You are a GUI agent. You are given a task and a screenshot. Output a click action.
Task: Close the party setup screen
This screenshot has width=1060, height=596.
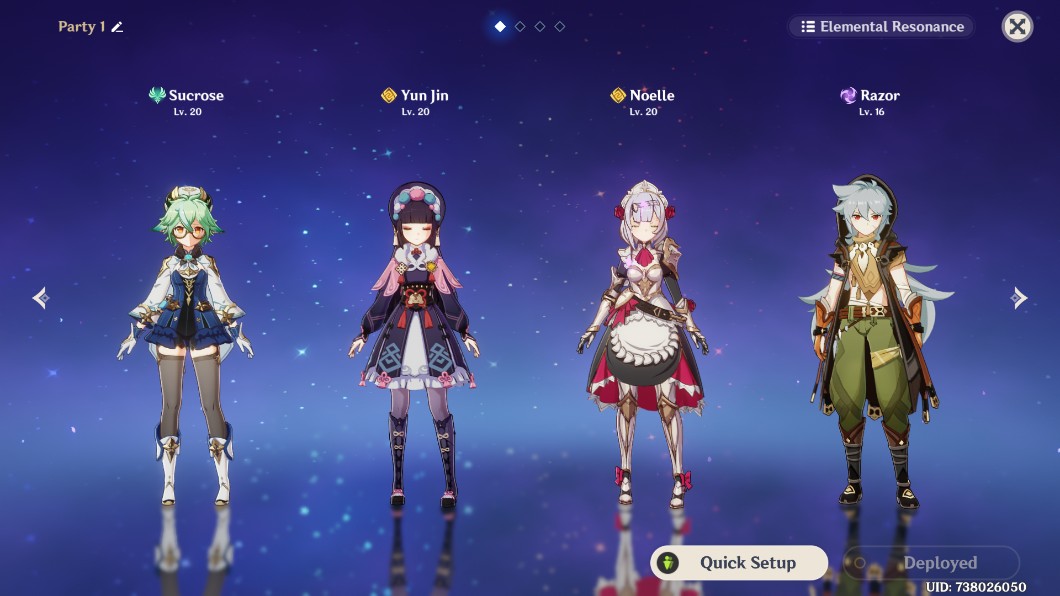(1017, 27)
